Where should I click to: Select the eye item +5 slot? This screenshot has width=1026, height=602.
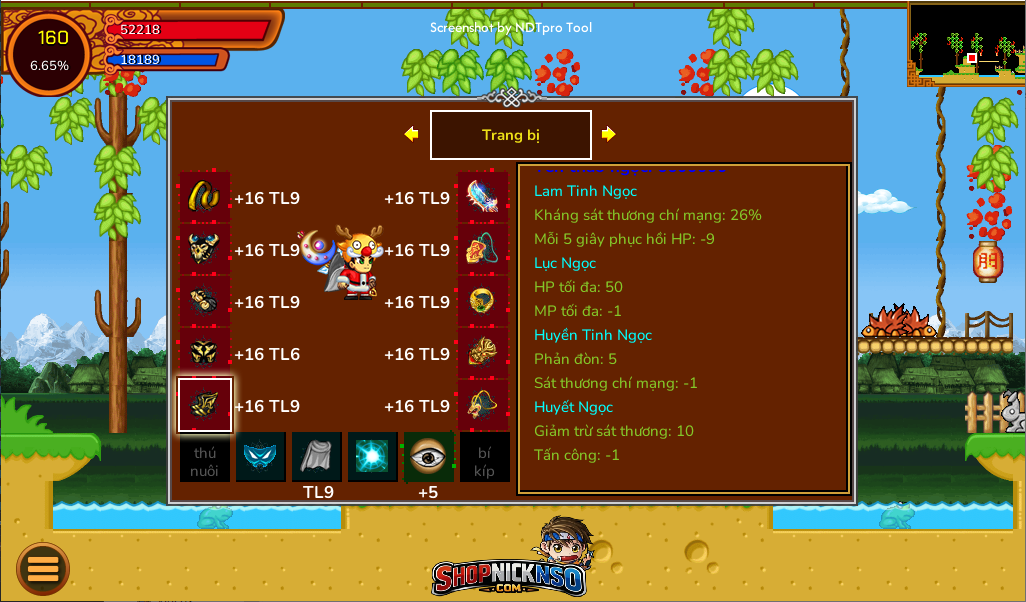click(429, 457)
